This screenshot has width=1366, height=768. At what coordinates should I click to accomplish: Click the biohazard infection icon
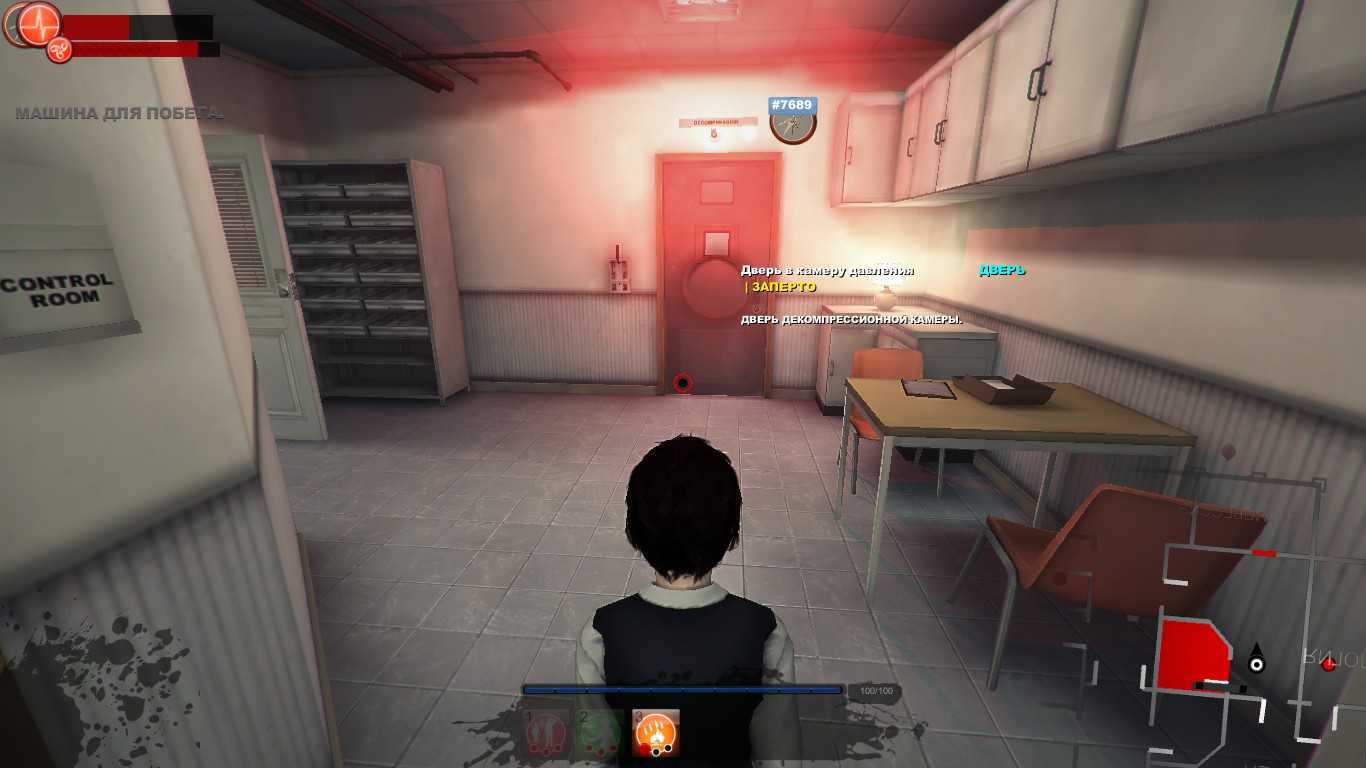coord(59,48)
